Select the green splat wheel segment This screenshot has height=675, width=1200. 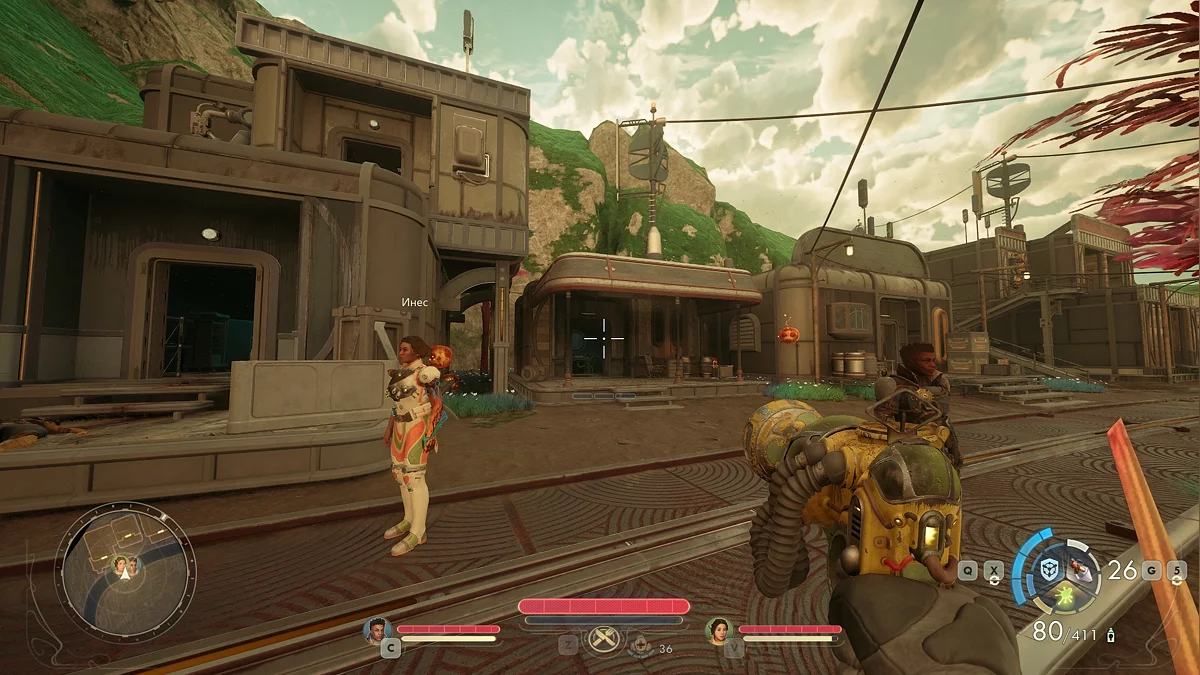tap(1066, 597)
